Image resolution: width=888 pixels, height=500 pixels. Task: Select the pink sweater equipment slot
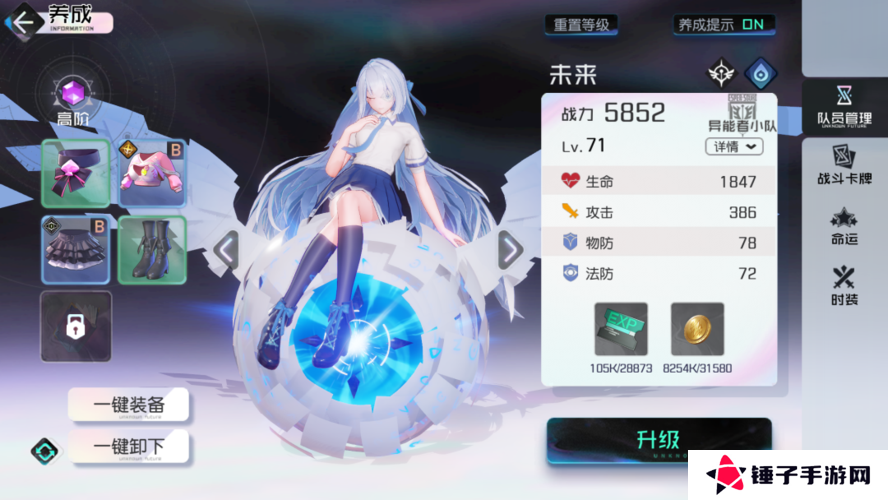[x=152, y=173]
